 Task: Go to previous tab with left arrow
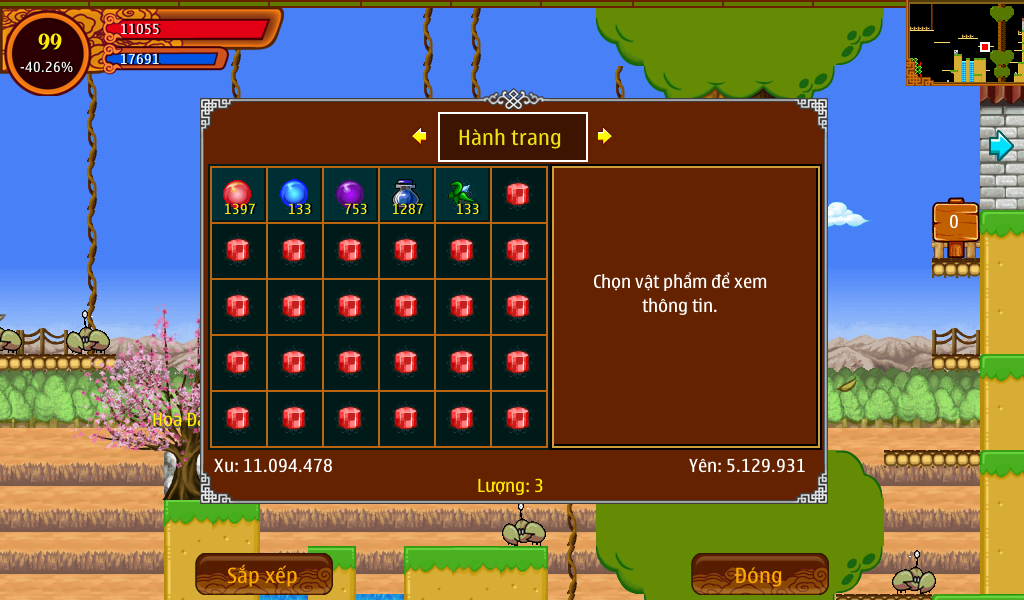419,136
